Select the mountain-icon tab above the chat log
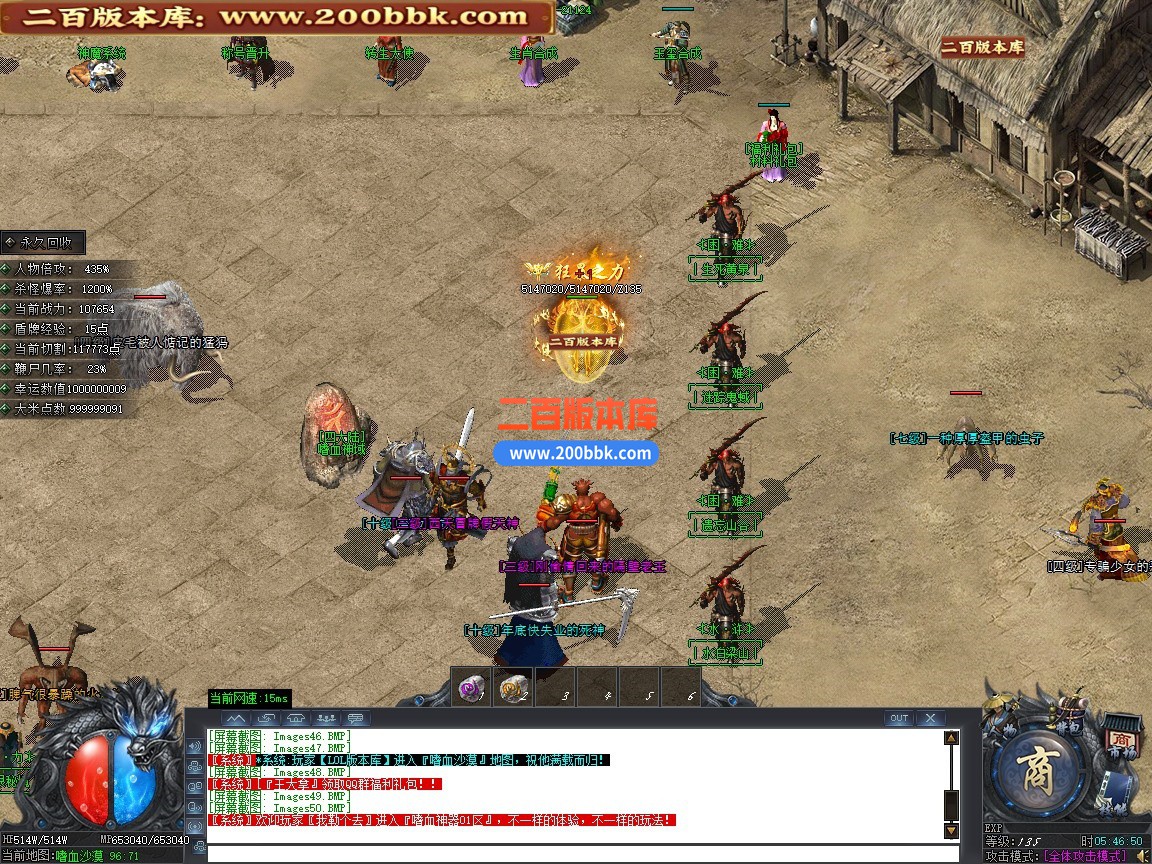1152x864 pixels. 235,718
